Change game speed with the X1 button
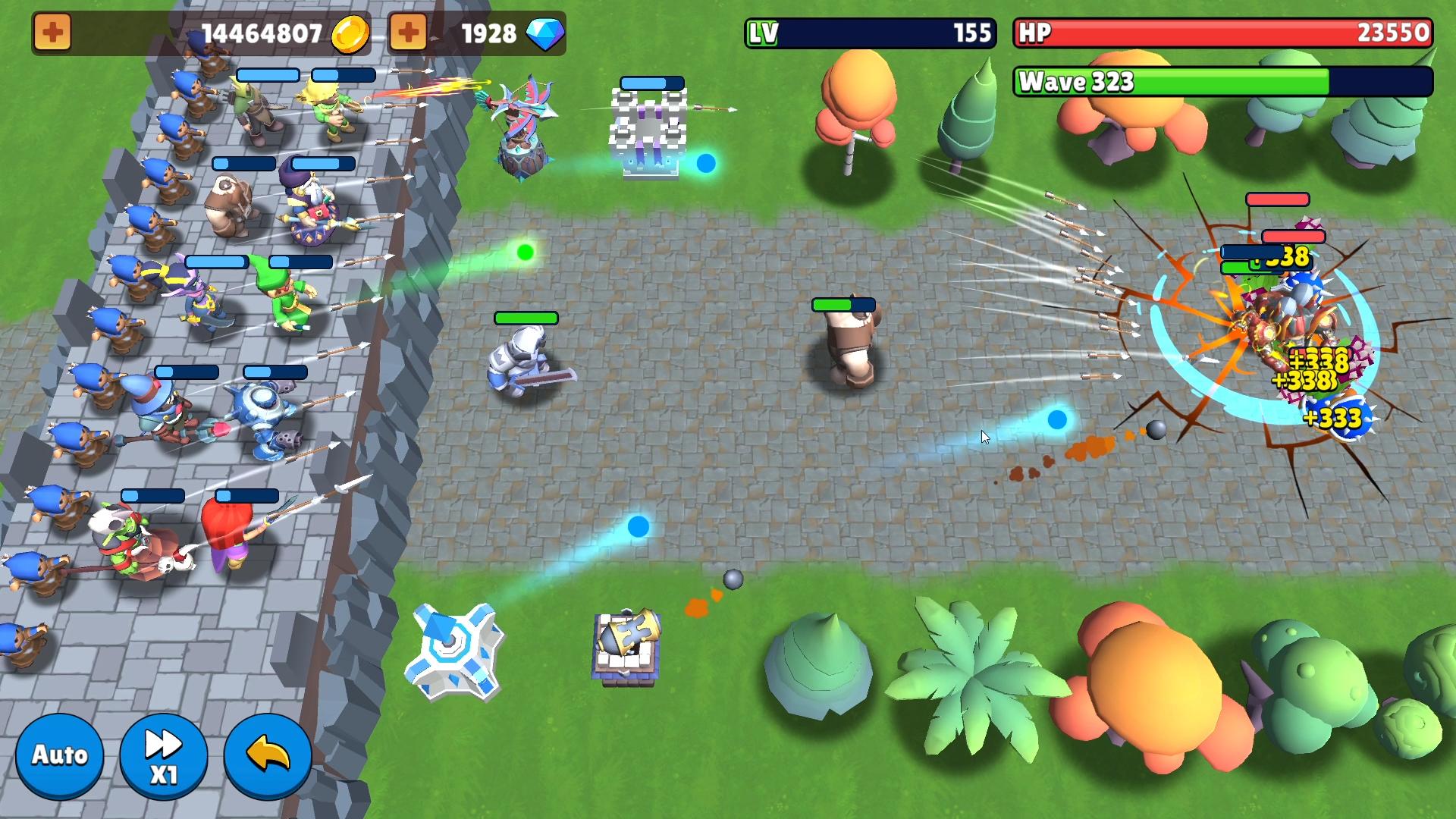1456x819 pixels. [x=163, y=757]
